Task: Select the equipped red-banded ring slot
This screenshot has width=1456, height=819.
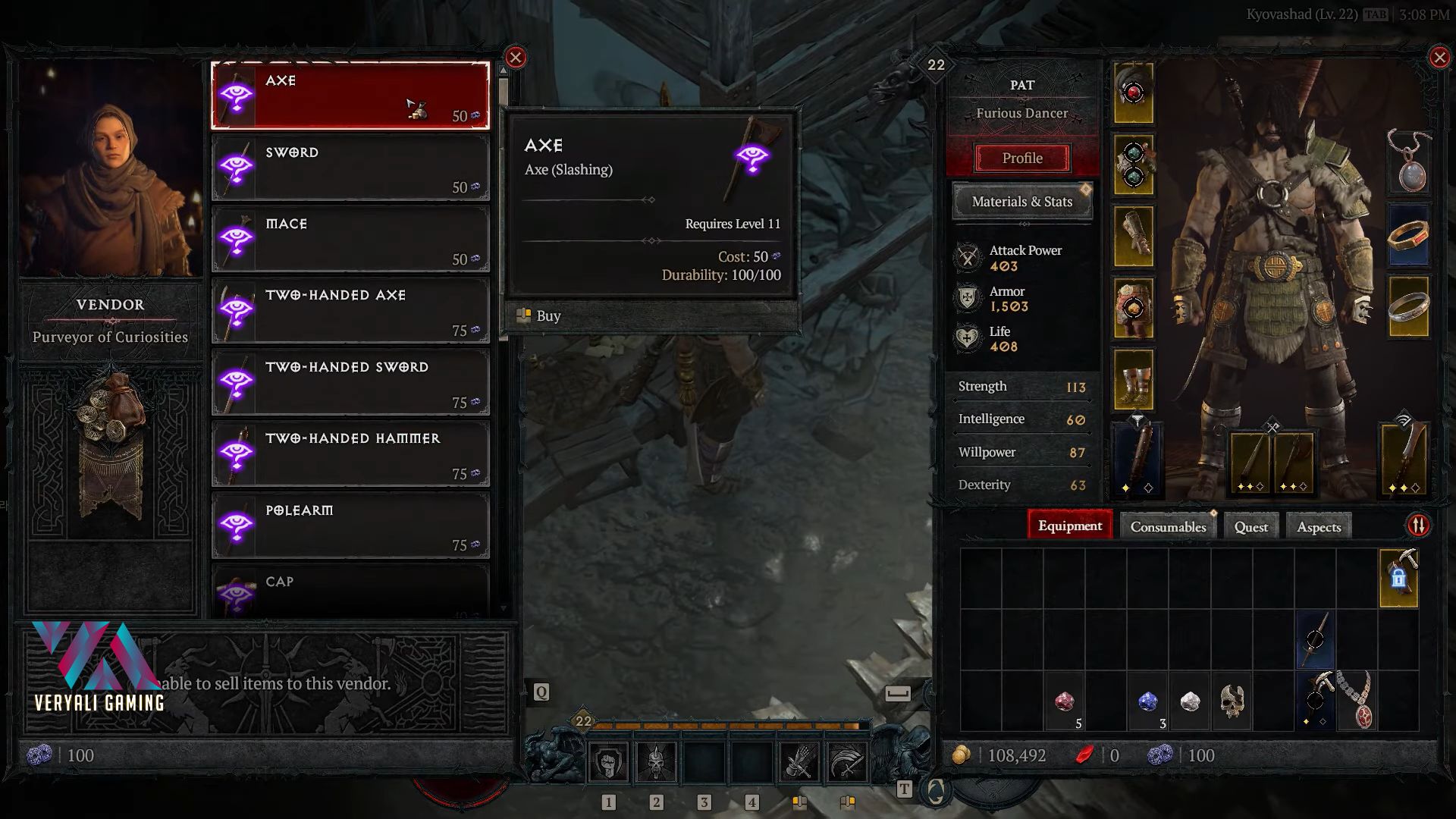Action: tap(1408, 235)
